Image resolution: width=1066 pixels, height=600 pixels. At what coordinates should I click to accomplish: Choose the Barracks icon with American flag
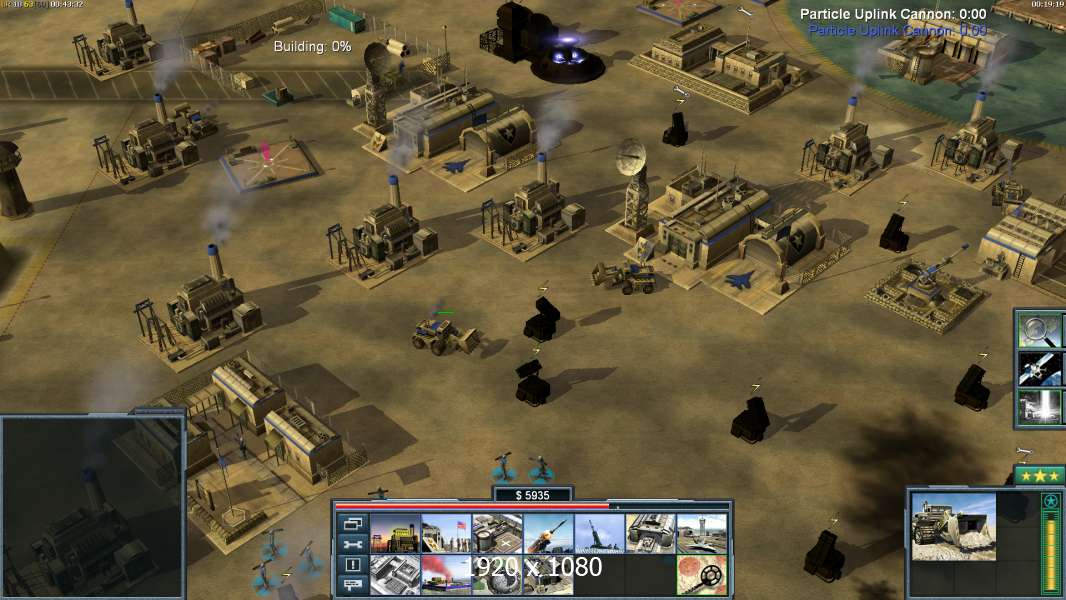[x=446, y=534]
